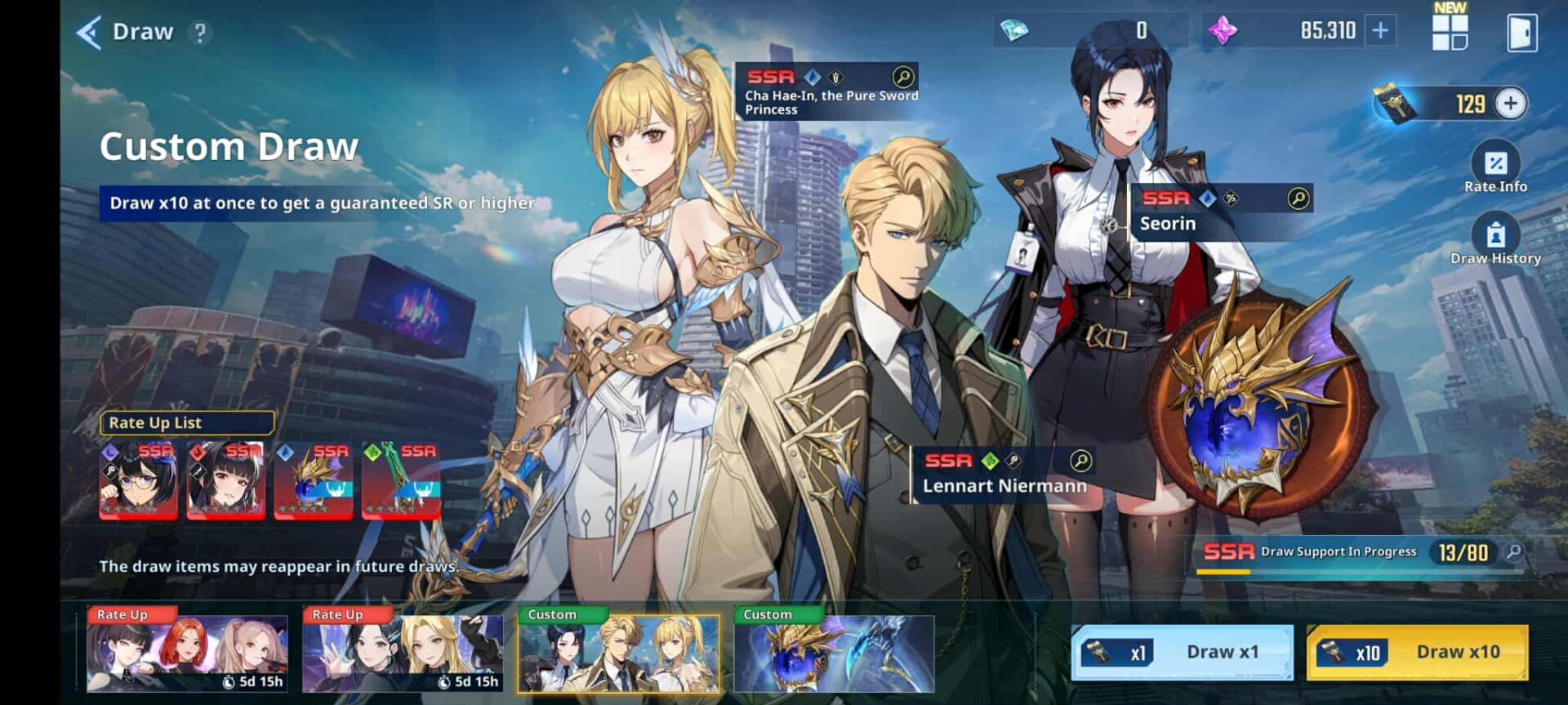Select the green sword SSR rate-up card

(401, 480)
